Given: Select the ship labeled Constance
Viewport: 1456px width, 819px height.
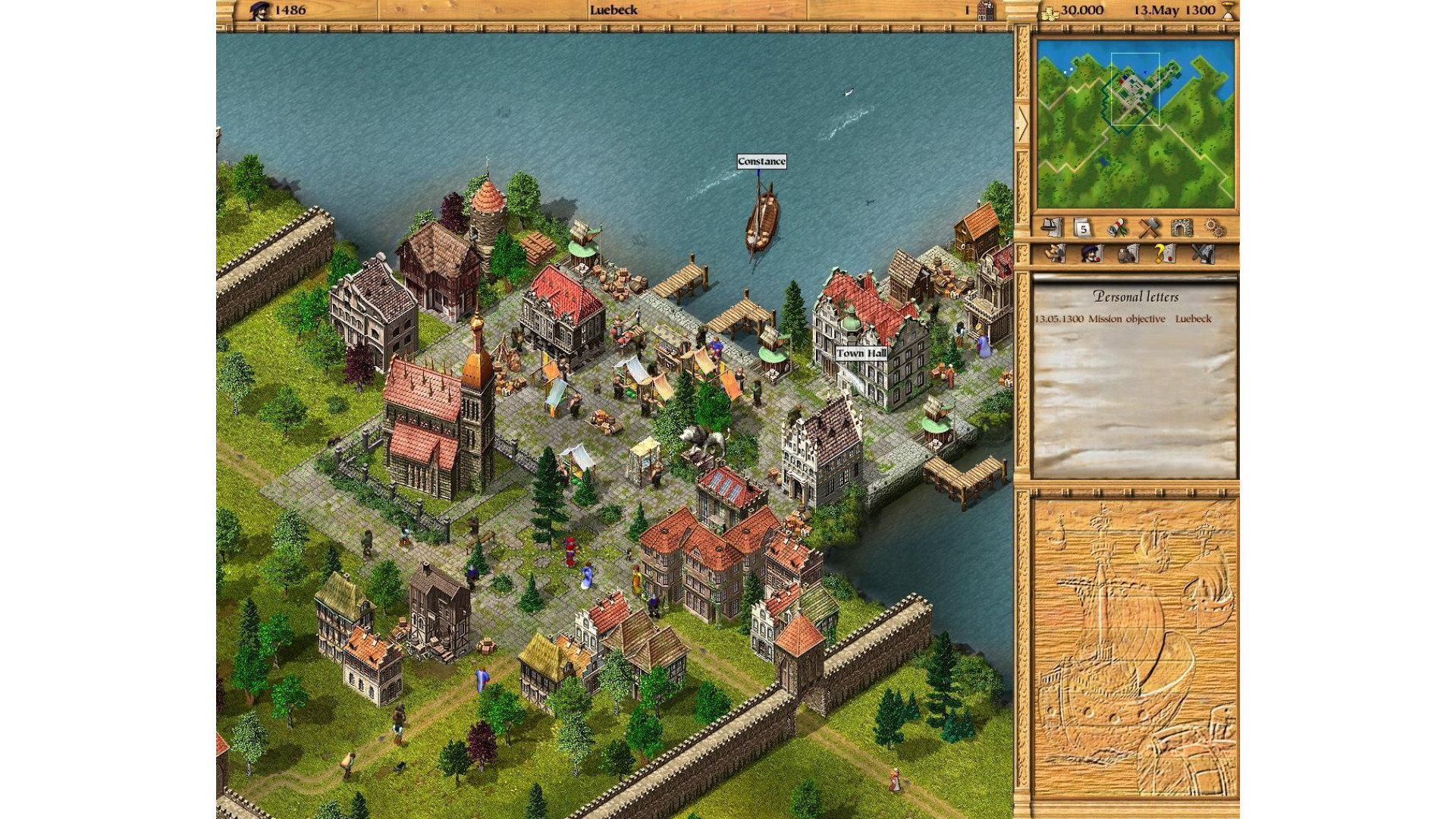Looking at the screenshot, I should pos(761,222).
